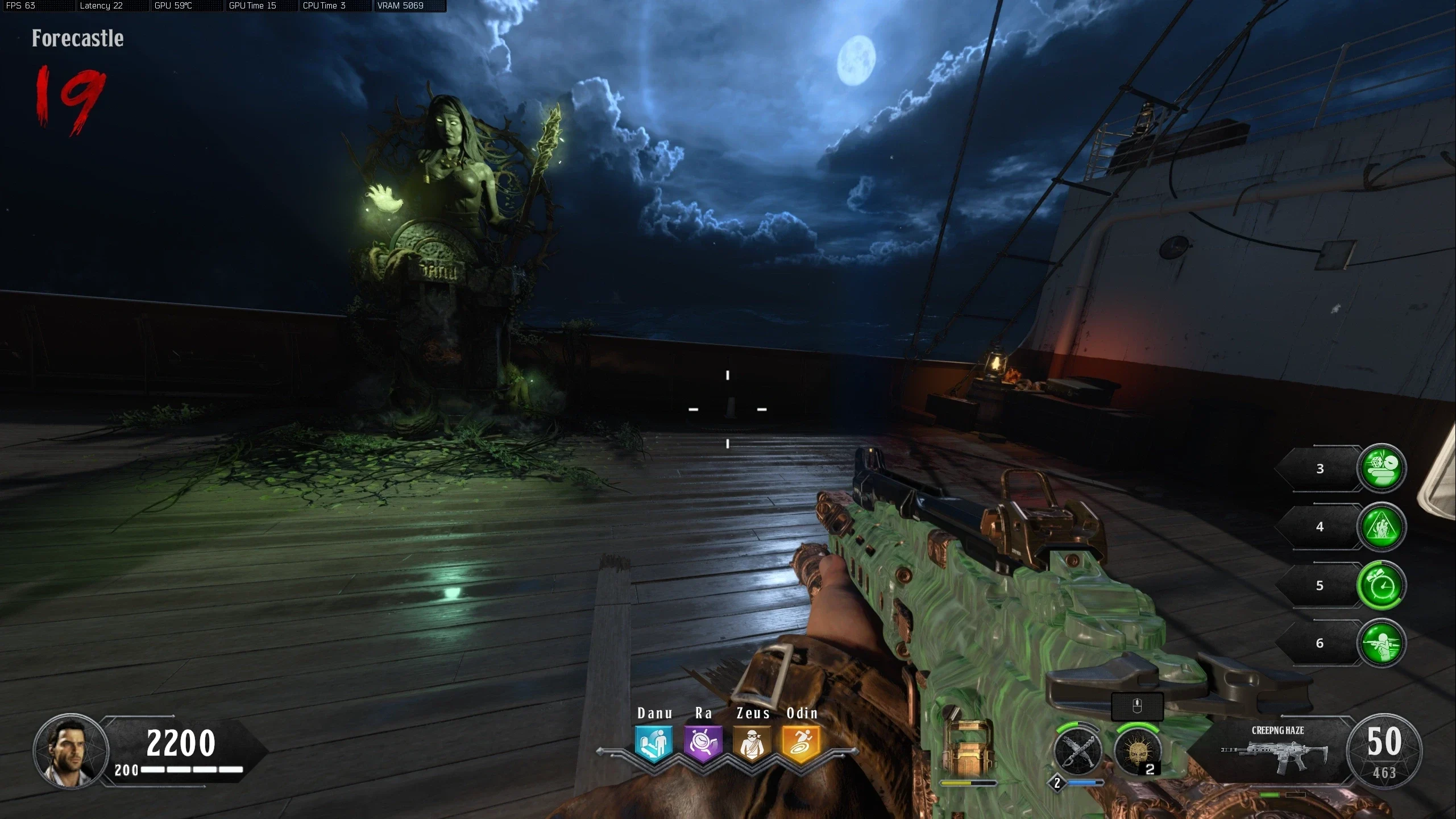The image size is (1456, 819).
Task: Select the Danu perk icon
Action: click(x=654, y=743)
